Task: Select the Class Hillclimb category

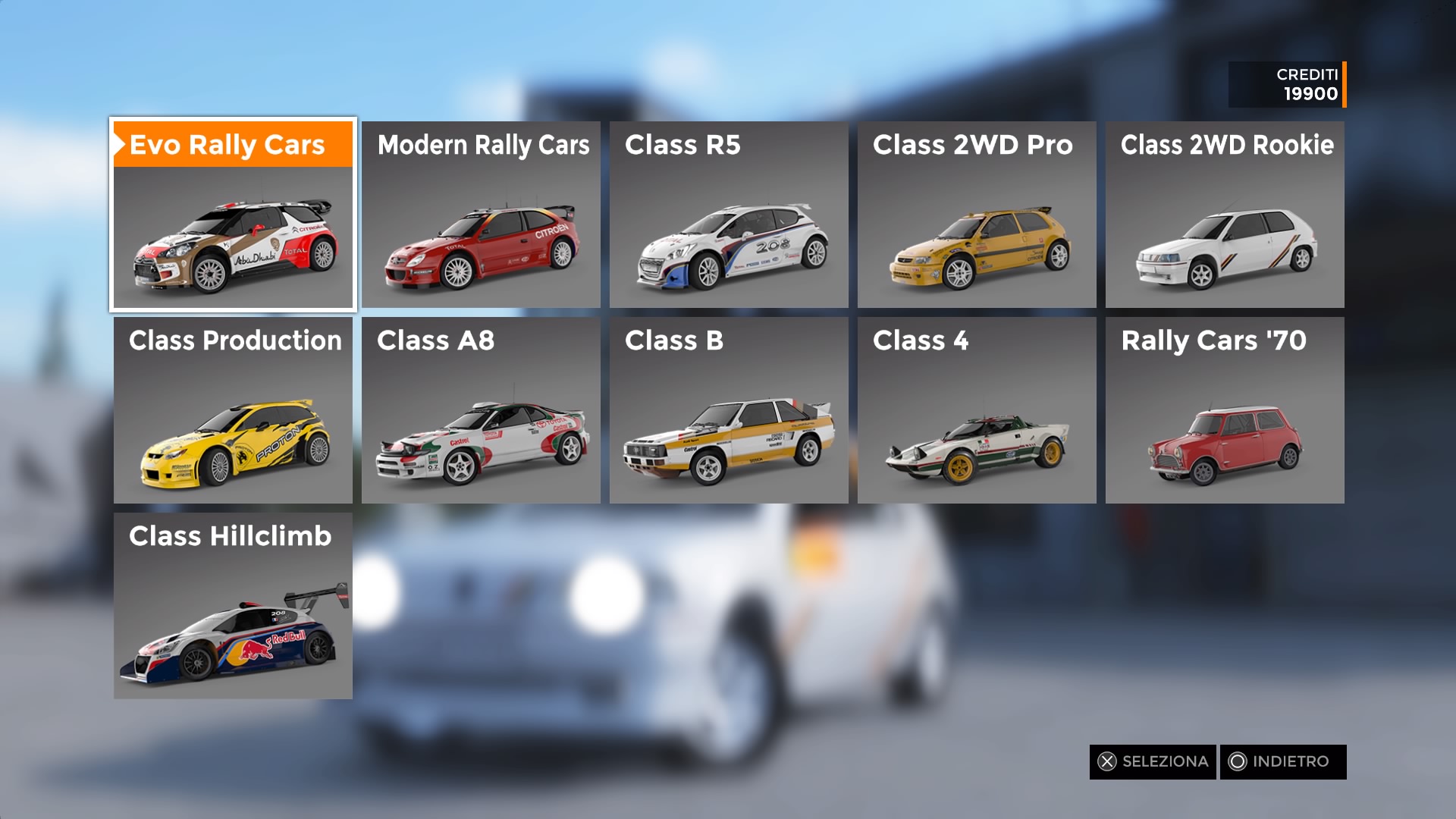Action: click(233, 606)
